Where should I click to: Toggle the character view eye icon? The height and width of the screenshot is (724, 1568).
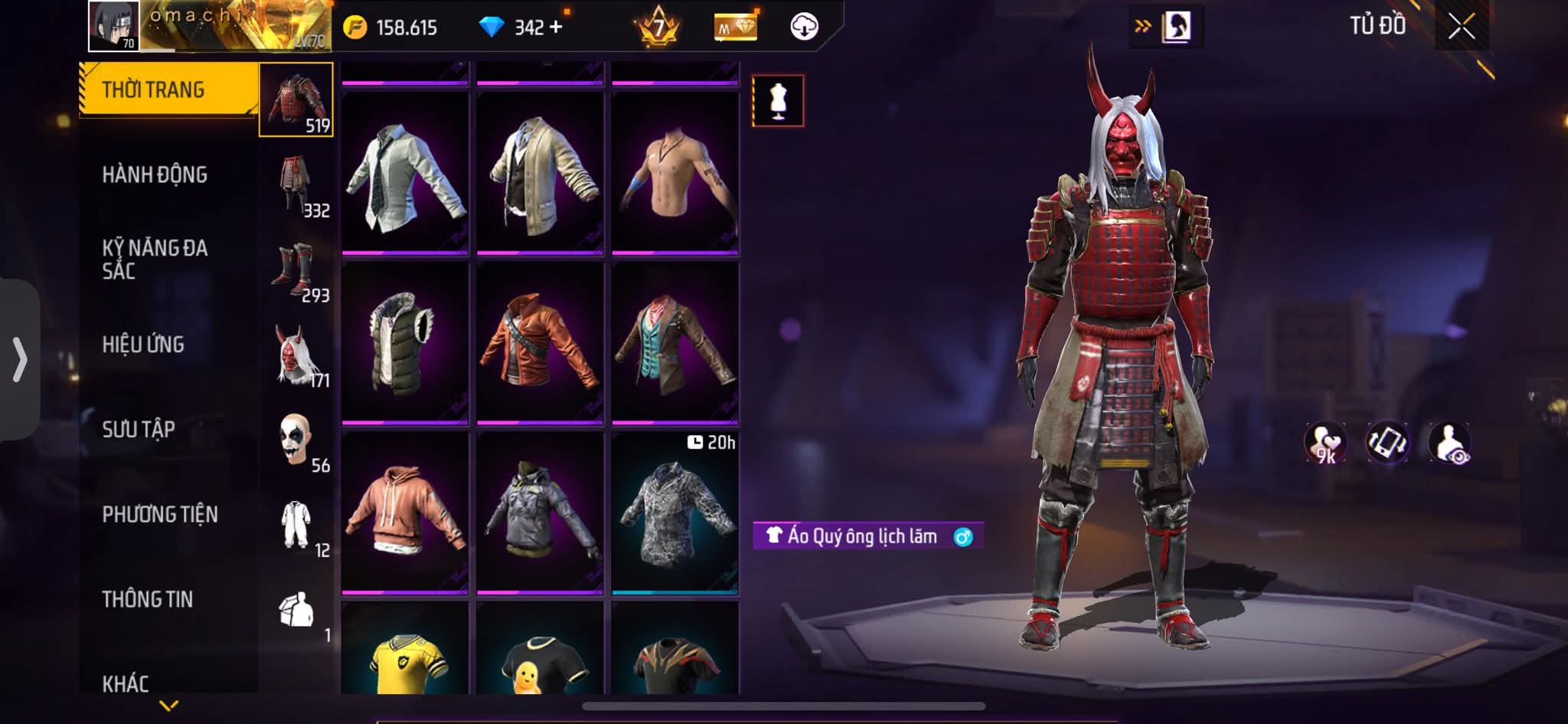tap(1449, 444)
